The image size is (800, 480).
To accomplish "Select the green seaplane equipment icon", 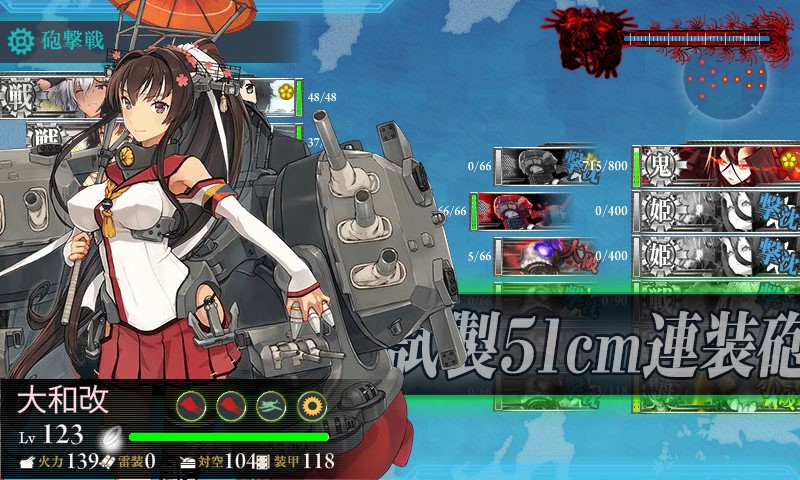I will [x=272, y=405].
